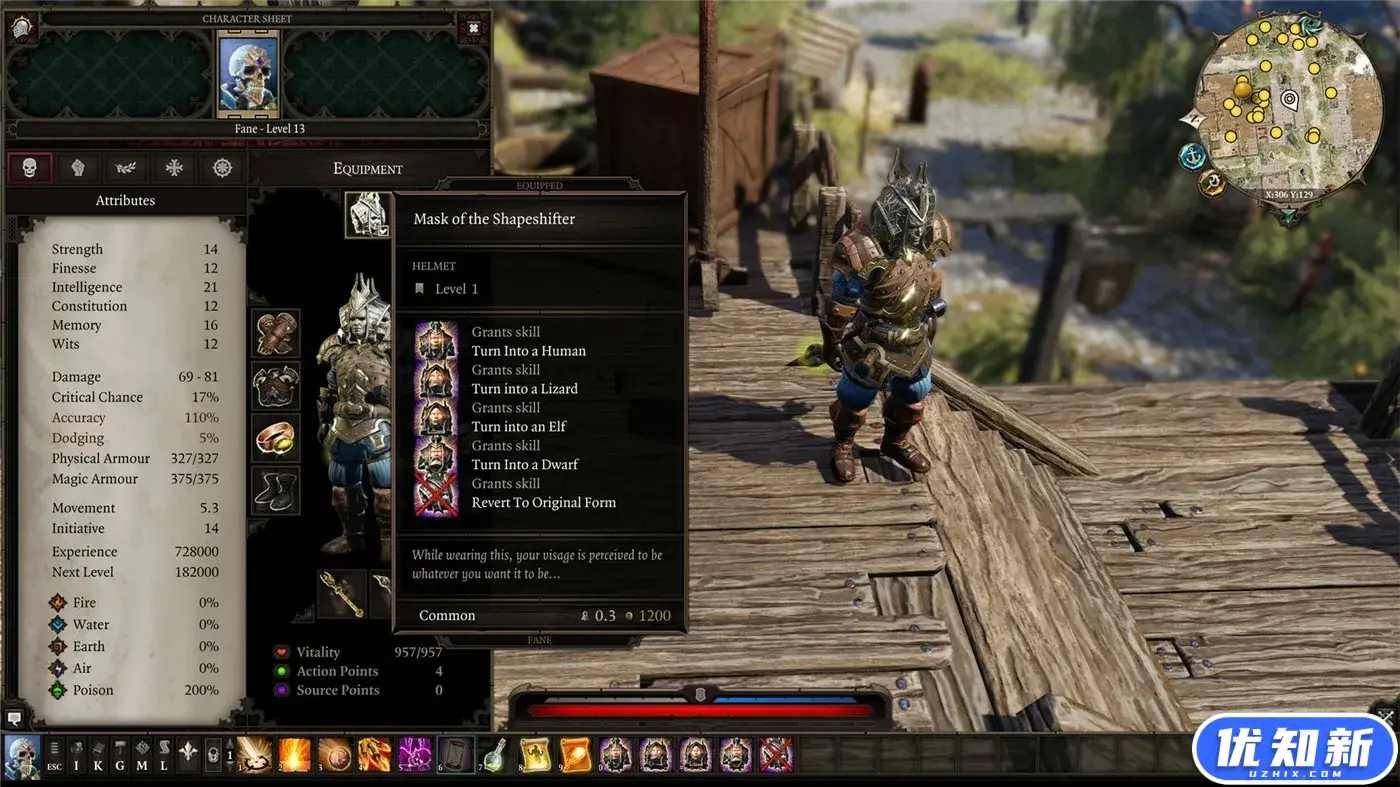This screenshot has width=1400, height=787.
Task: Open the laurel wreath civil abilities tab
Action: 126,168
